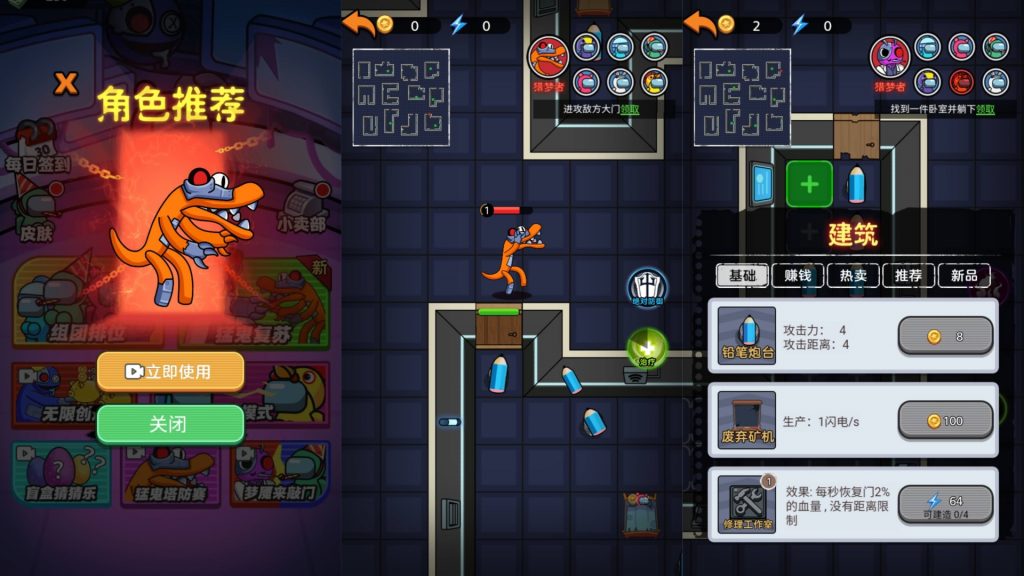Viewport: 1024px width, 576px height.
Task: Activate the 绝对防御 shield skill
Action: click(646, 287)
